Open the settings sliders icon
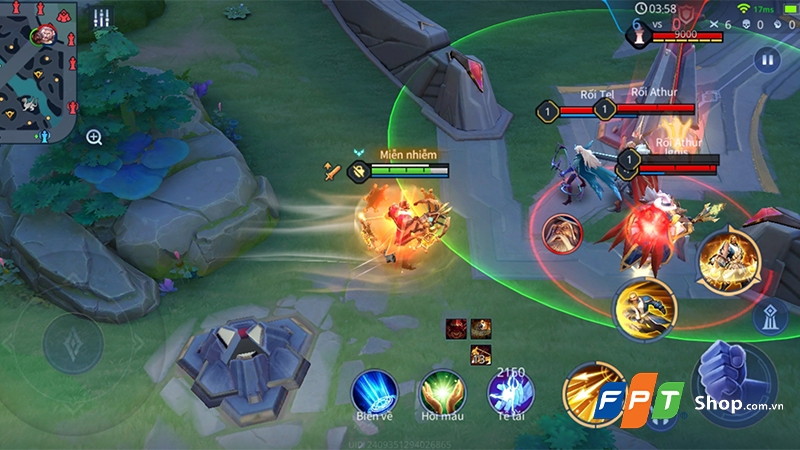 (101, 19)
